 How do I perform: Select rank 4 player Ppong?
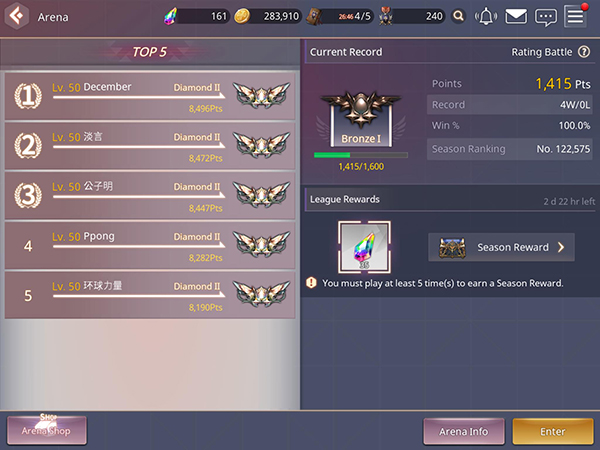pyautogui.click(x=150, y=245)
